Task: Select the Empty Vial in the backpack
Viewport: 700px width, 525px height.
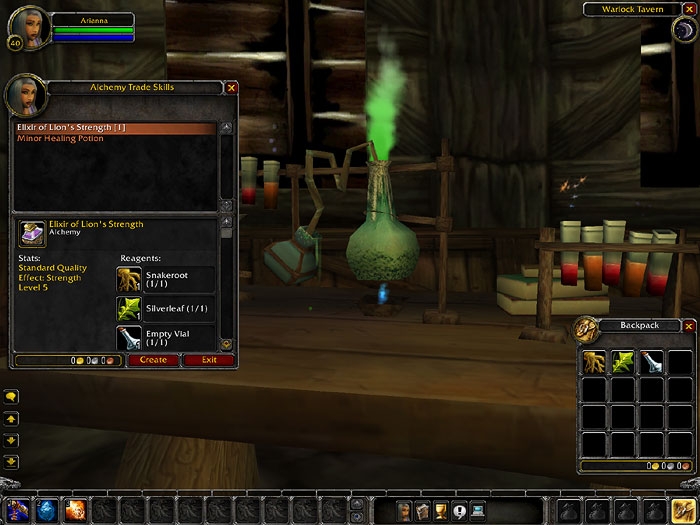Action: point(652,362)
